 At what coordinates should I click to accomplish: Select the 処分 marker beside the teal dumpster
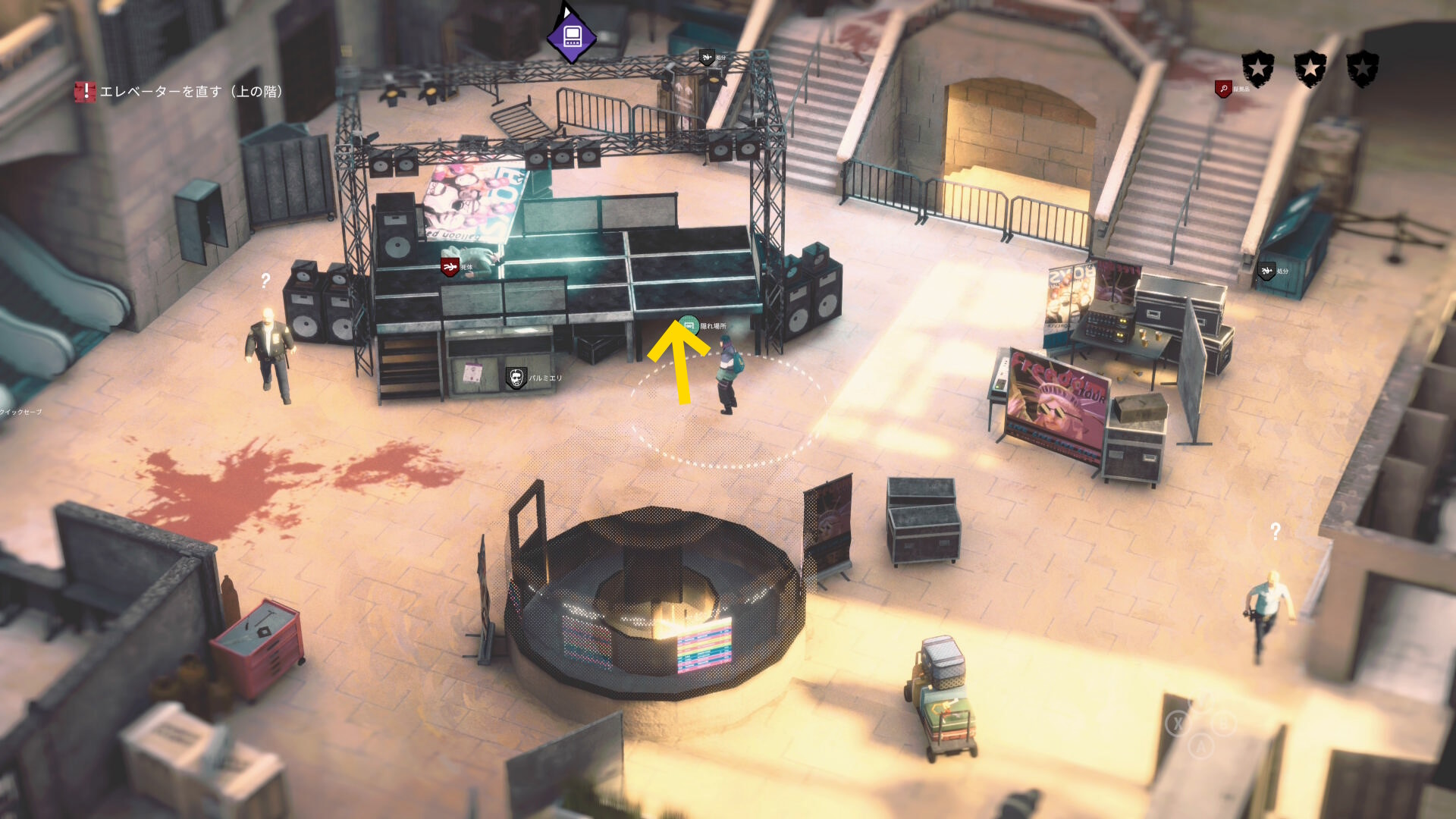click(1266, 271)
